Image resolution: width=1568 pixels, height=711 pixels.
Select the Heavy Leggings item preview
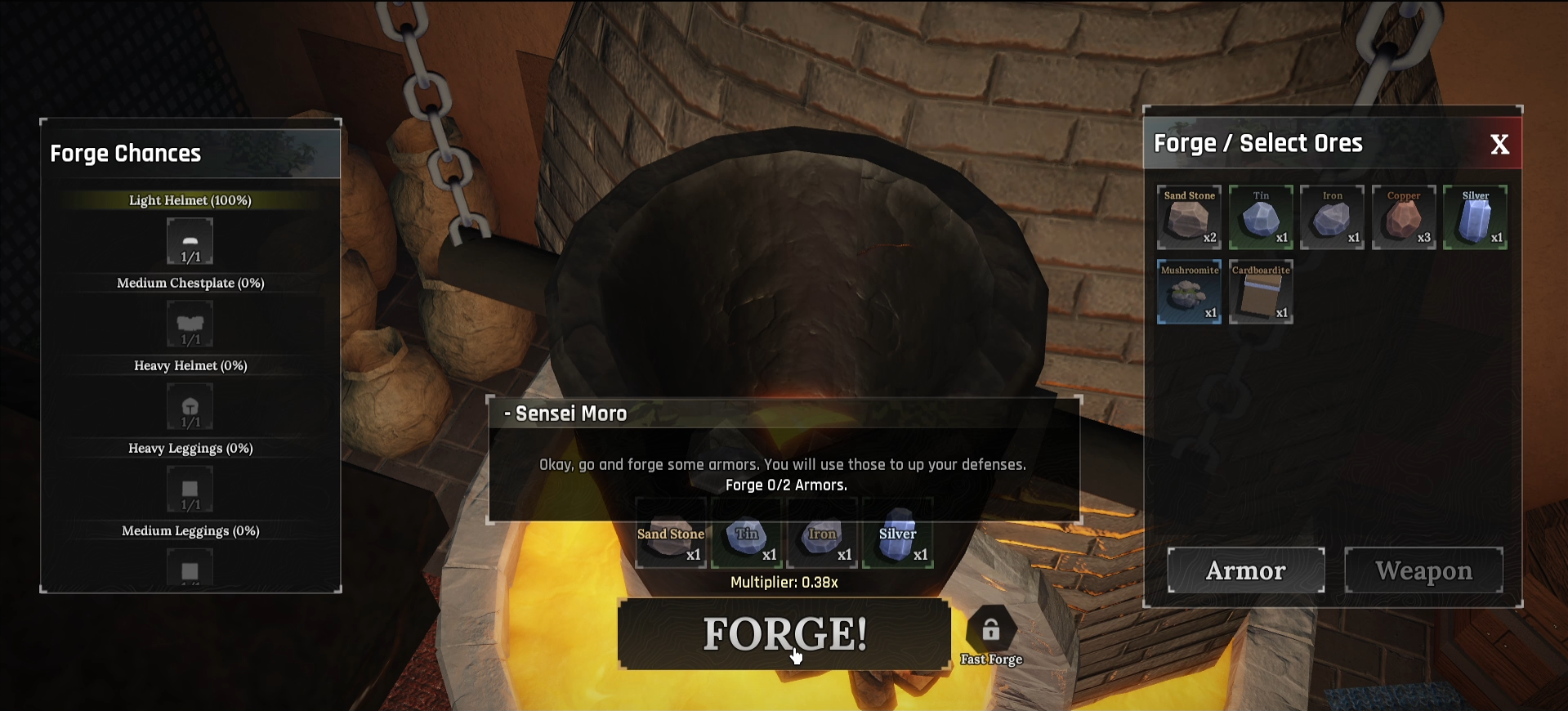click(190, 489)
